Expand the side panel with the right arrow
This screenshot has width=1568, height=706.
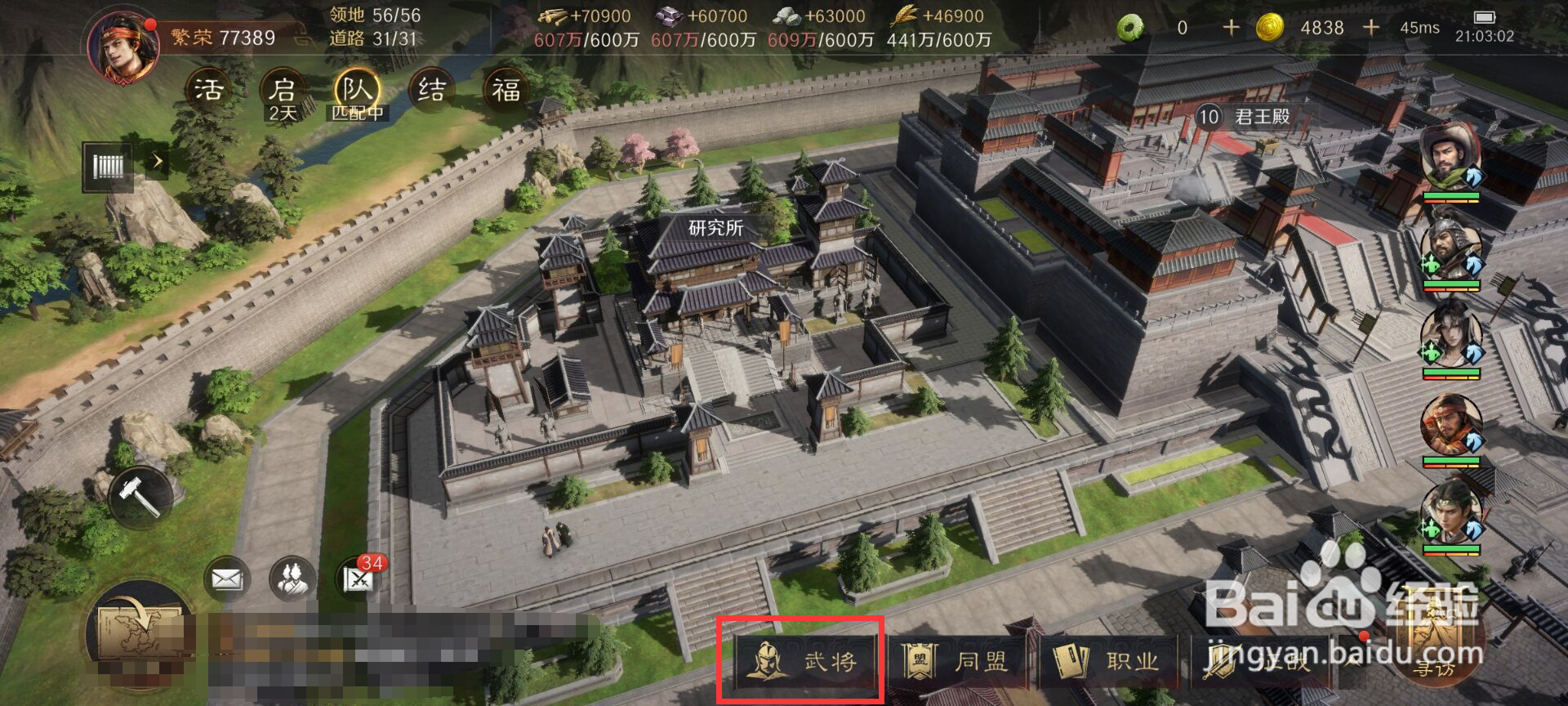pyautogui.click(x=158, y=162)
